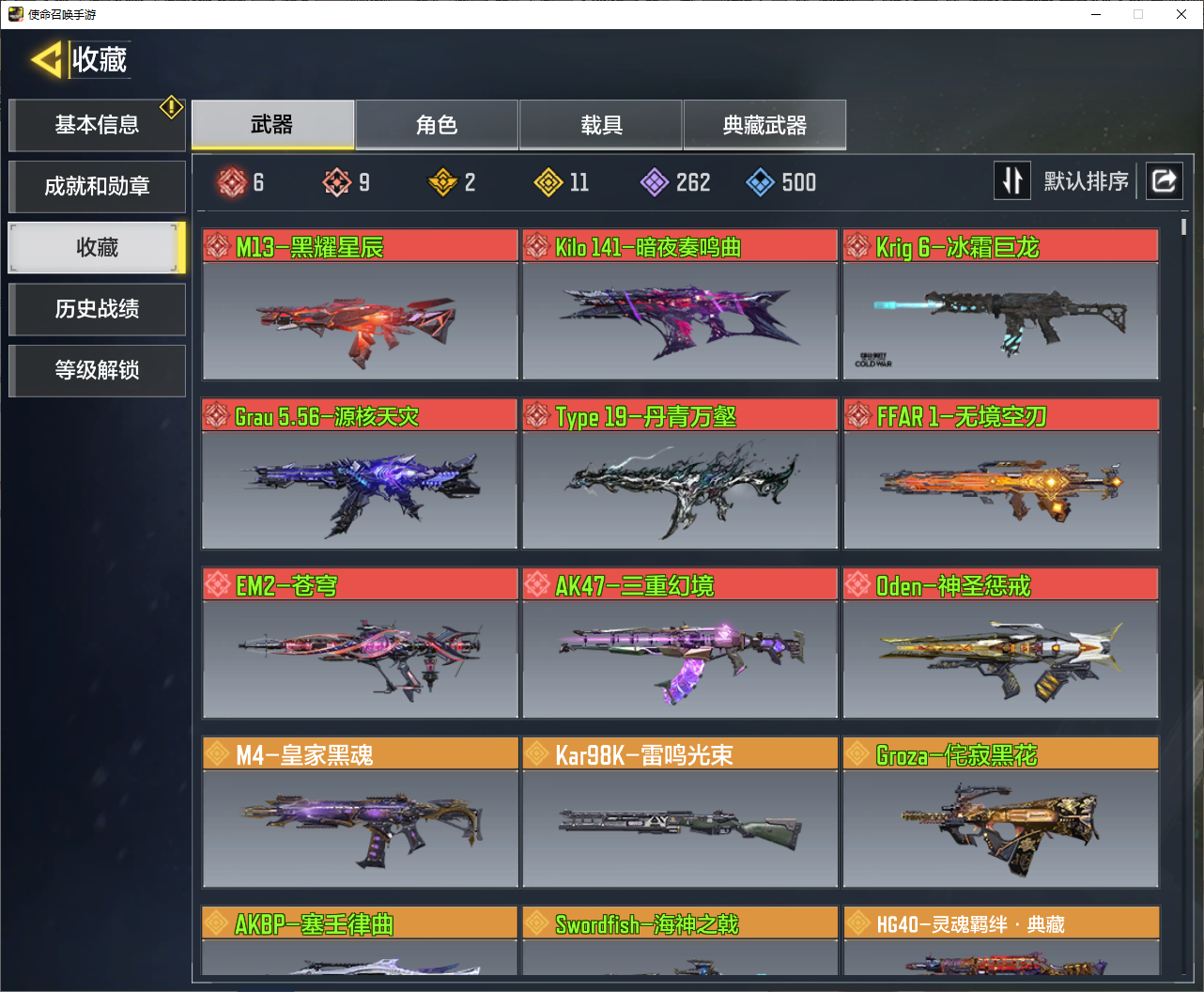The height and width of the screenshot is (992, 1204).
Task: Show the 典藏武器 tab
Action: pyautogui.click(x=764, y=125)
